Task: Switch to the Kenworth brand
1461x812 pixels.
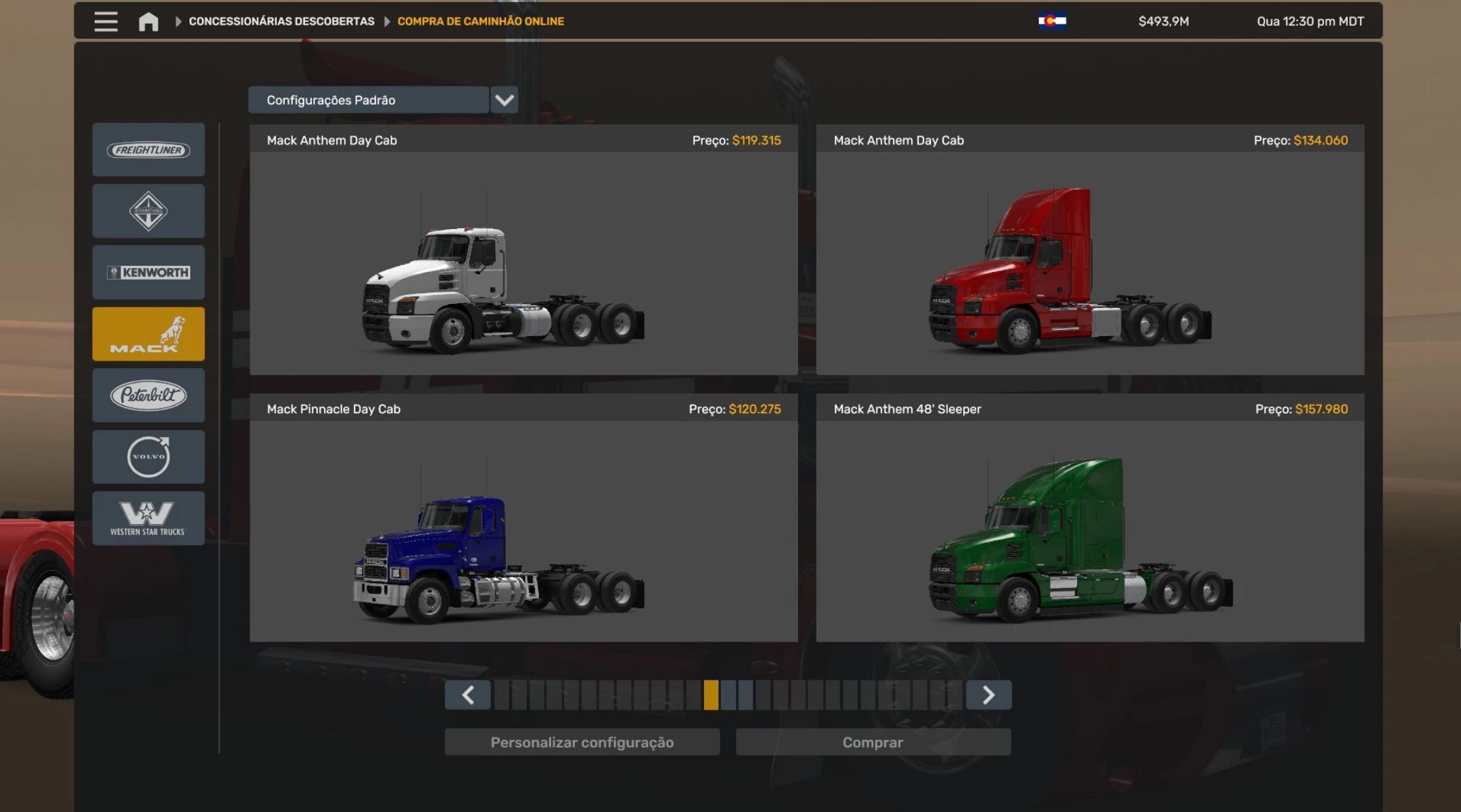Action: point(148,273)
